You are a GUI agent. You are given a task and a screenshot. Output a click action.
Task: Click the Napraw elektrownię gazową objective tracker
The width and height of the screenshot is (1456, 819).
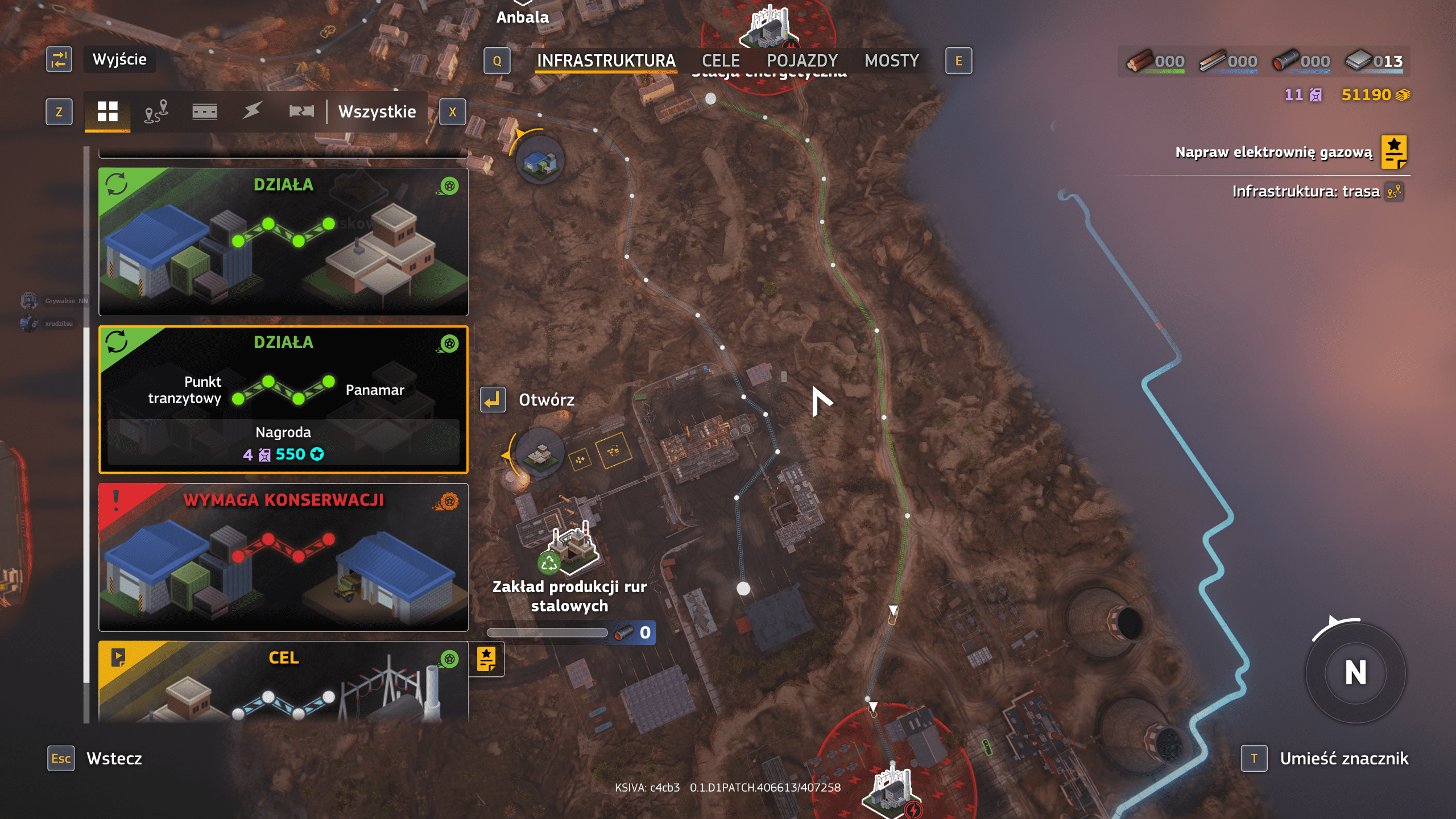tap(1274, 152)
